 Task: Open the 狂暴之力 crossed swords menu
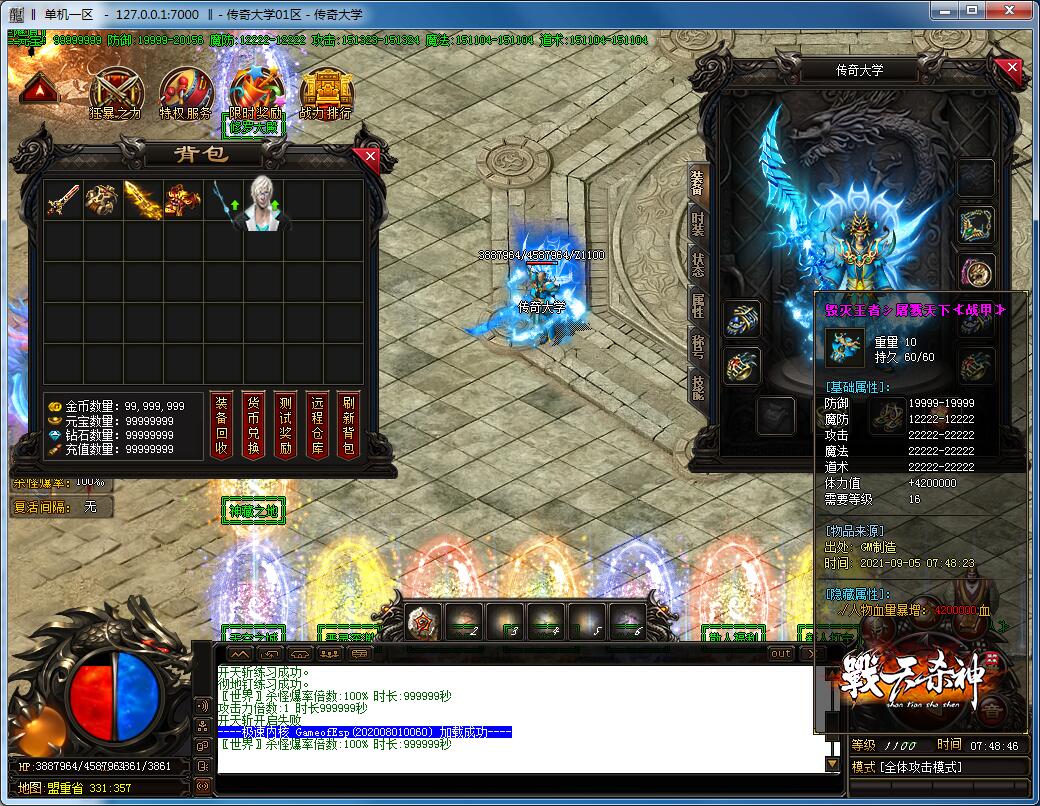(x=116, y=91)
